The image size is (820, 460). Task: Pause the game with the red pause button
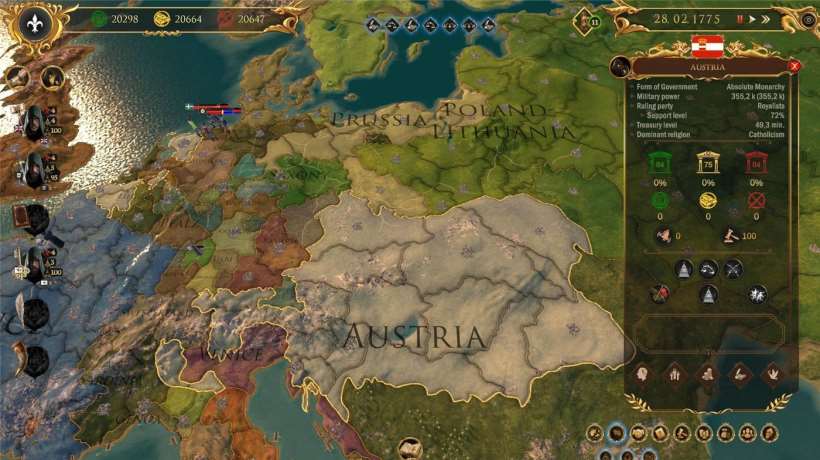point(739,18)
